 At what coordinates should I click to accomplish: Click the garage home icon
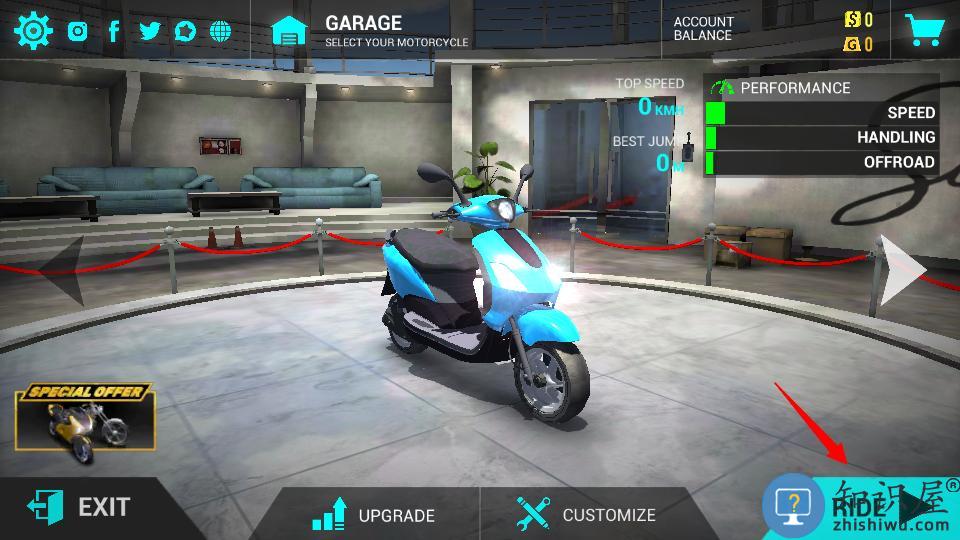pyautogui.click(x=290, y=31)
